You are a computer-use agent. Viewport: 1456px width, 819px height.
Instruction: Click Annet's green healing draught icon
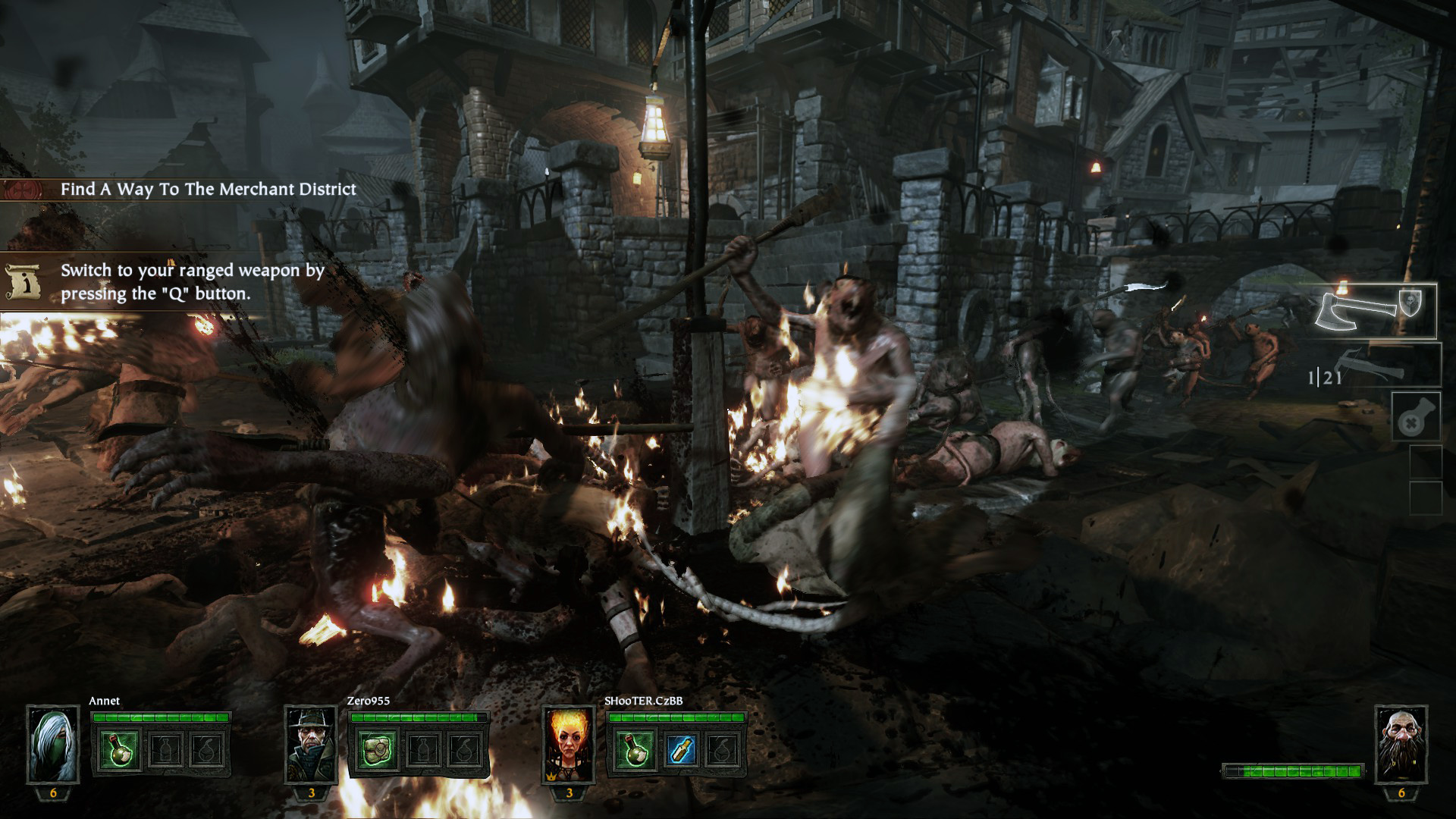[120, 748]
